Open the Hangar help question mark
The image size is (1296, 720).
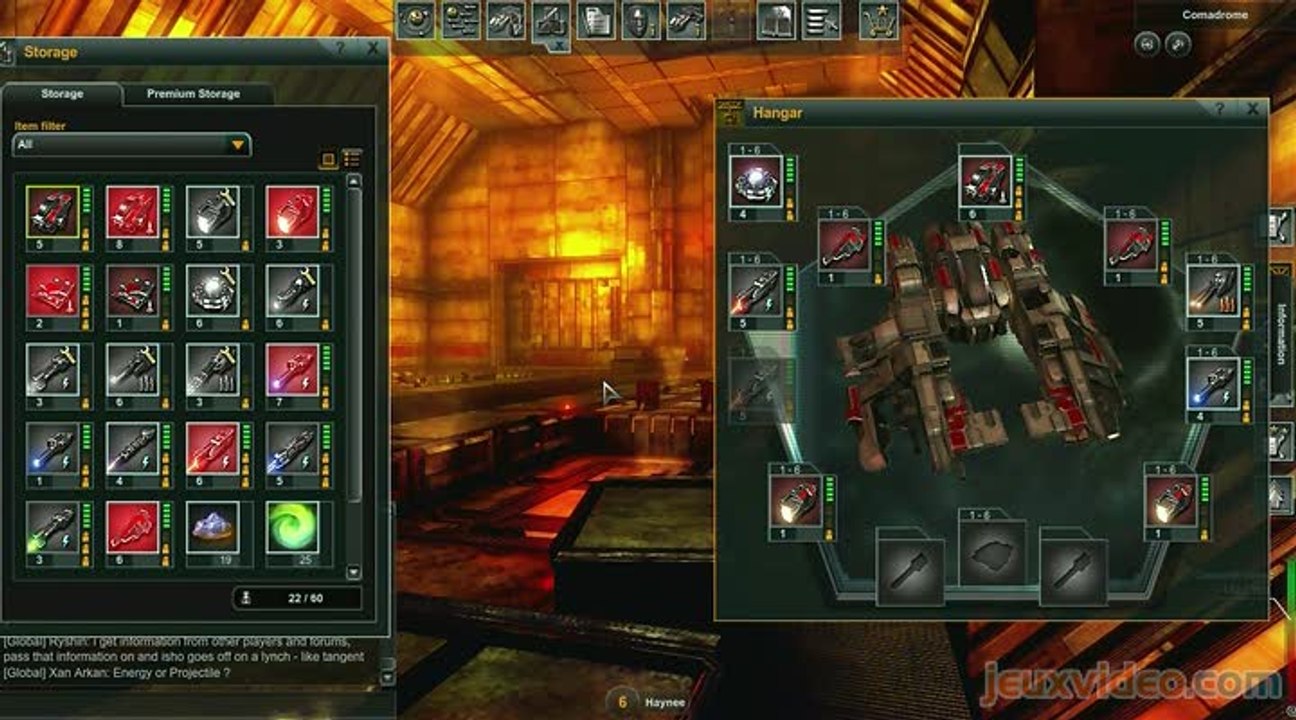pyautogui.click(x=1219, y=109)
